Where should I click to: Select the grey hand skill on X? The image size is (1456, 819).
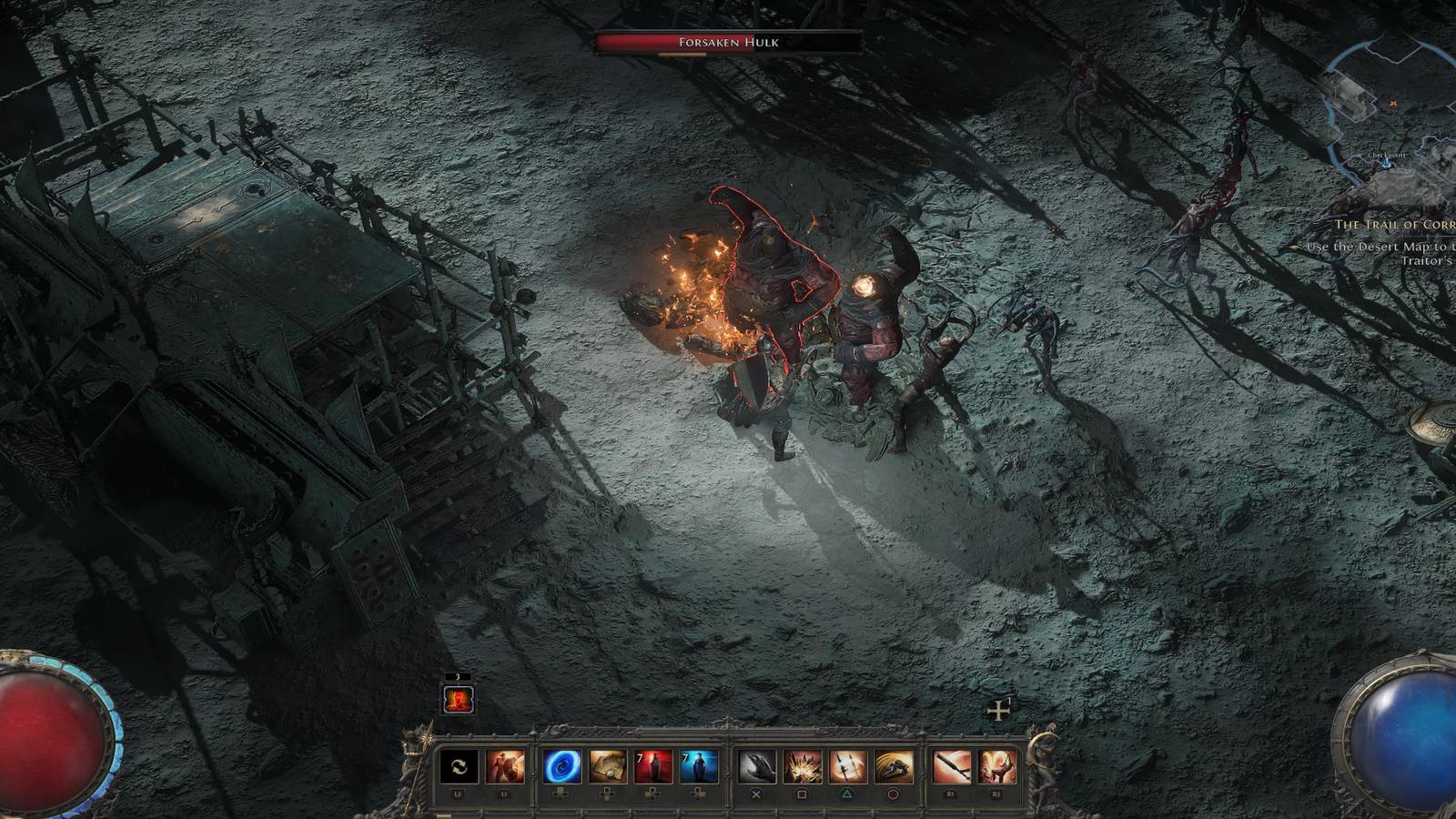click(x=759, y=764)
